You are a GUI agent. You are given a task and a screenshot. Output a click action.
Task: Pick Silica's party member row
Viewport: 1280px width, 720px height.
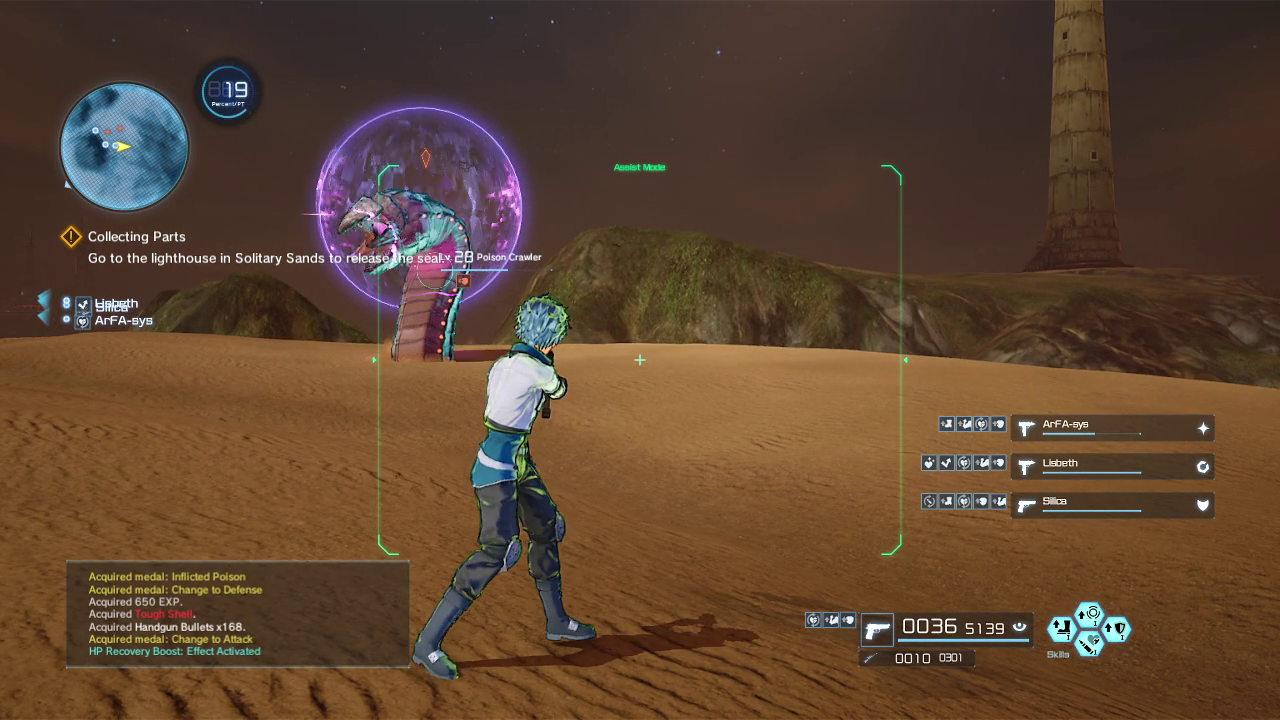click(x=1112, y=504)
